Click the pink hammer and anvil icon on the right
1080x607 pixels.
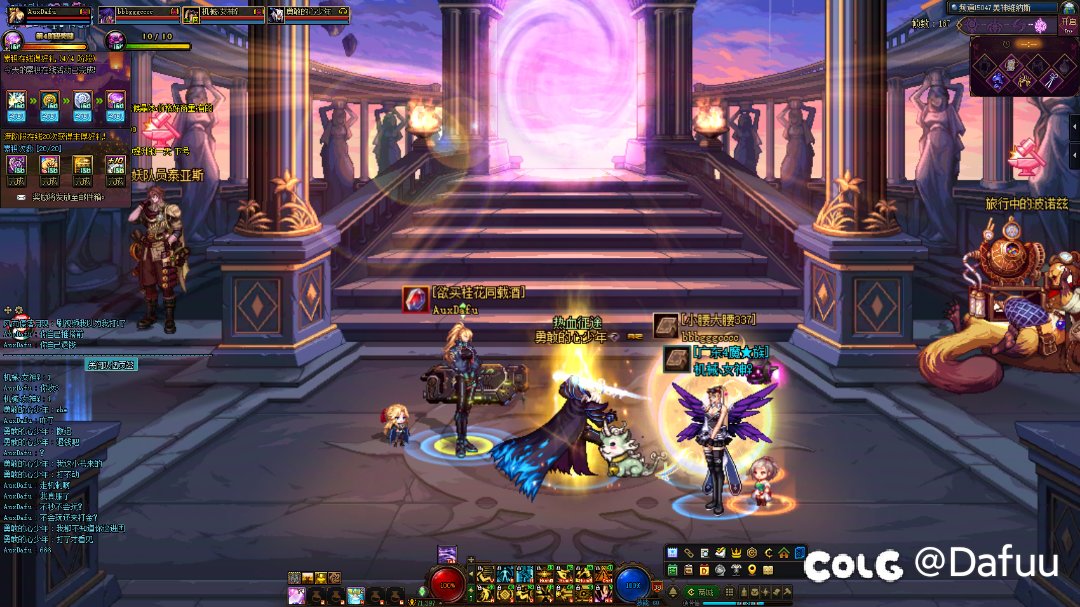1024,157
